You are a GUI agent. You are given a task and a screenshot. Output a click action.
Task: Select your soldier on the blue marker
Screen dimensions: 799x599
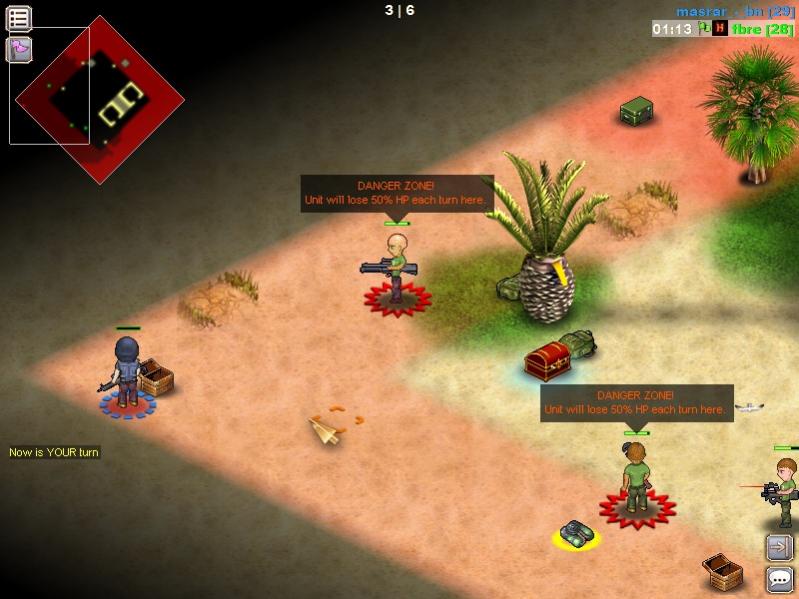(x=127, y=375)
